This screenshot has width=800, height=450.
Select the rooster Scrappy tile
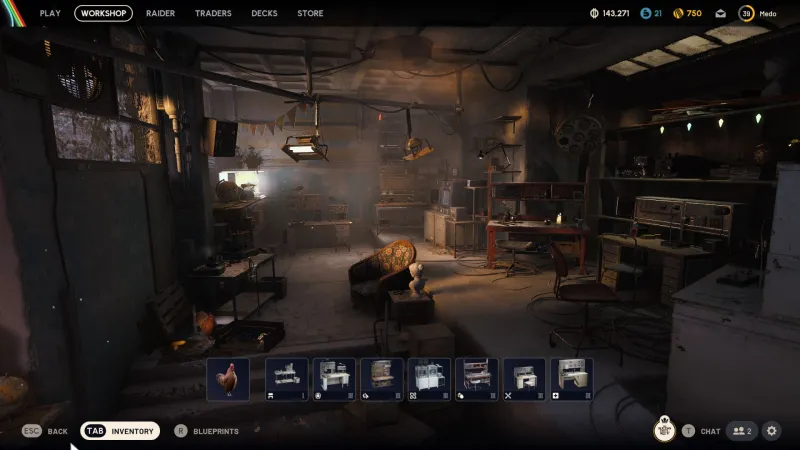click(x=228, y=380)
